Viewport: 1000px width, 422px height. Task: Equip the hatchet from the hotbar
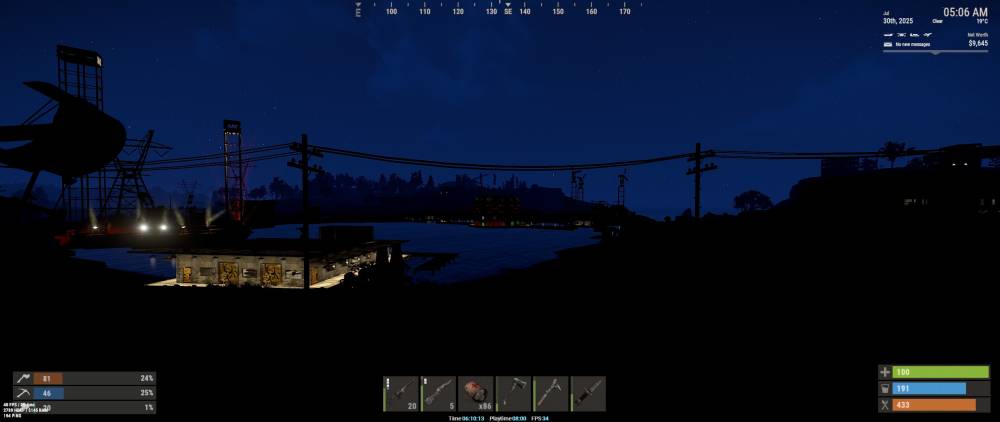point(513,393)
